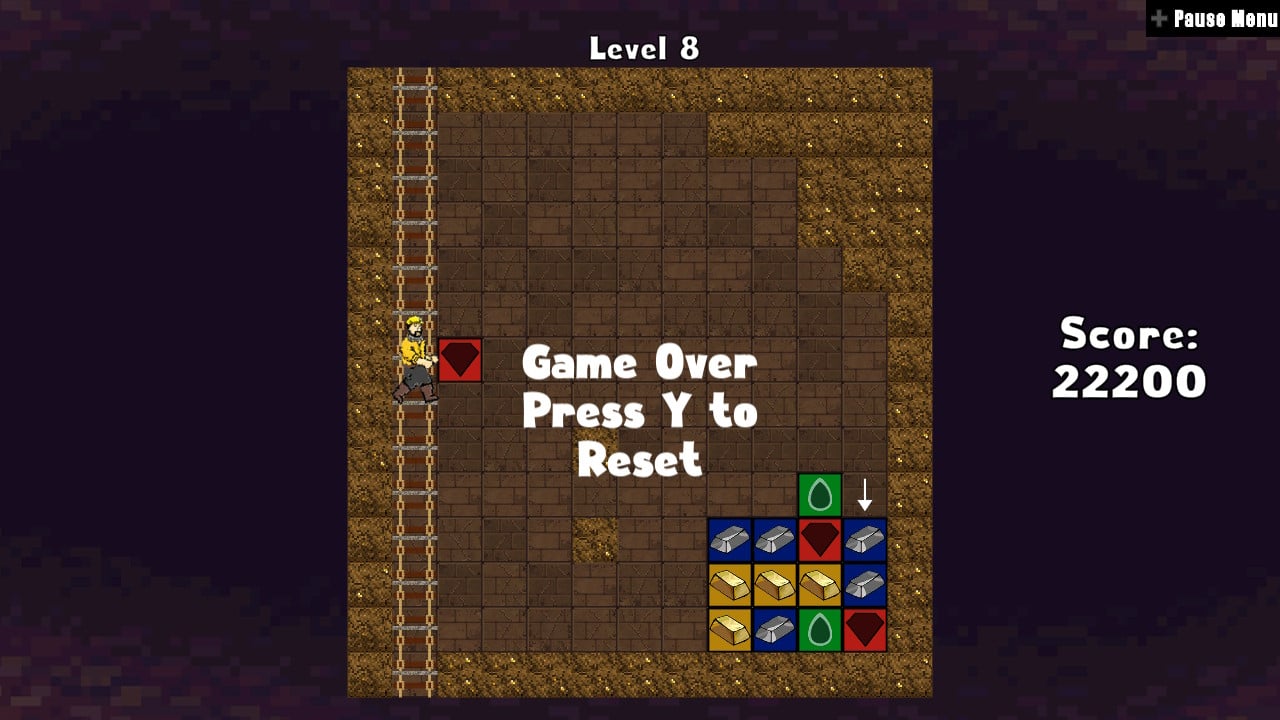This screenshot has width=1280, height=720.
Task: Click the Game Over message
Action: tap(641, 363)
